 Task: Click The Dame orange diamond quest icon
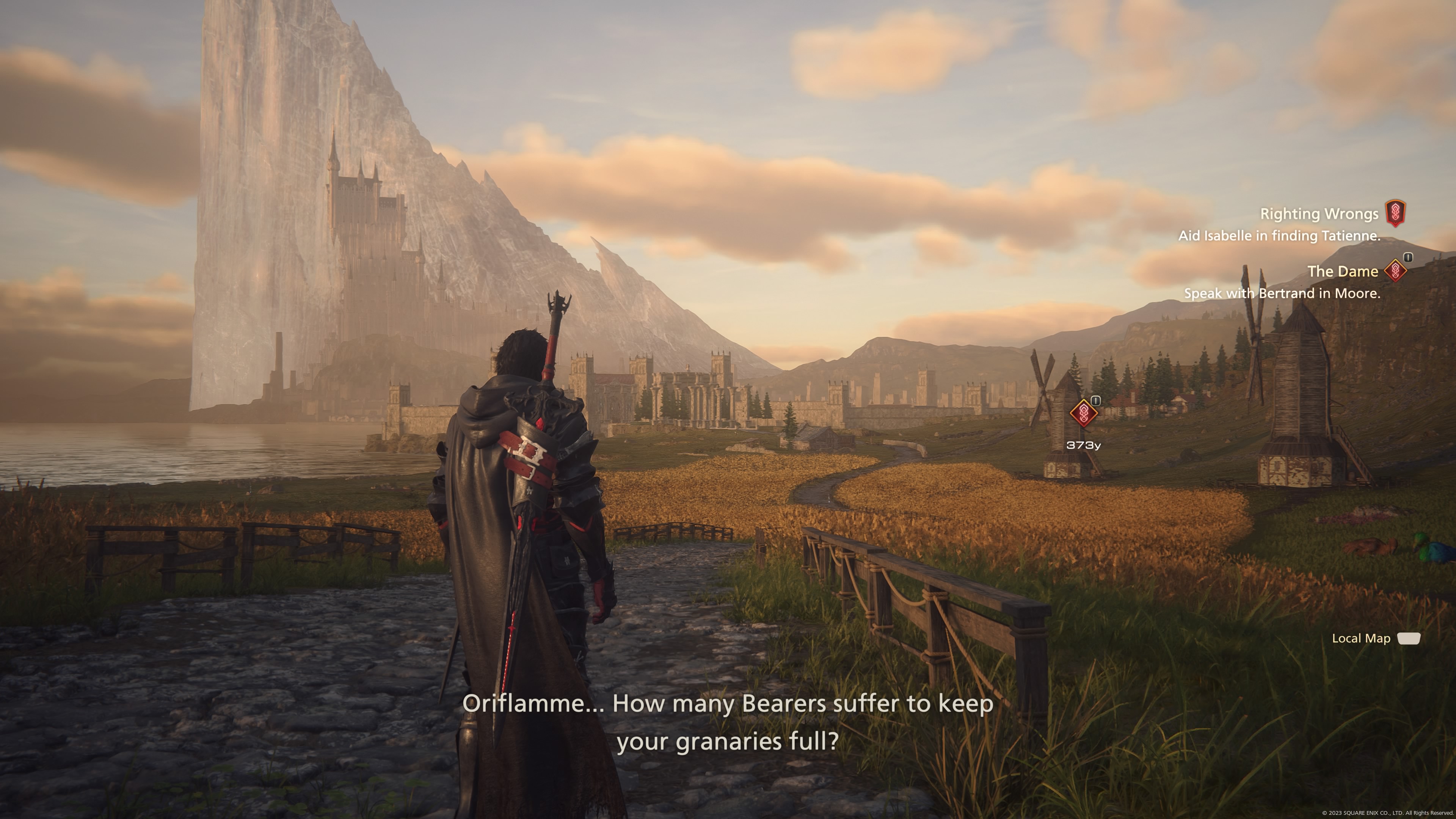point(1395,271)
